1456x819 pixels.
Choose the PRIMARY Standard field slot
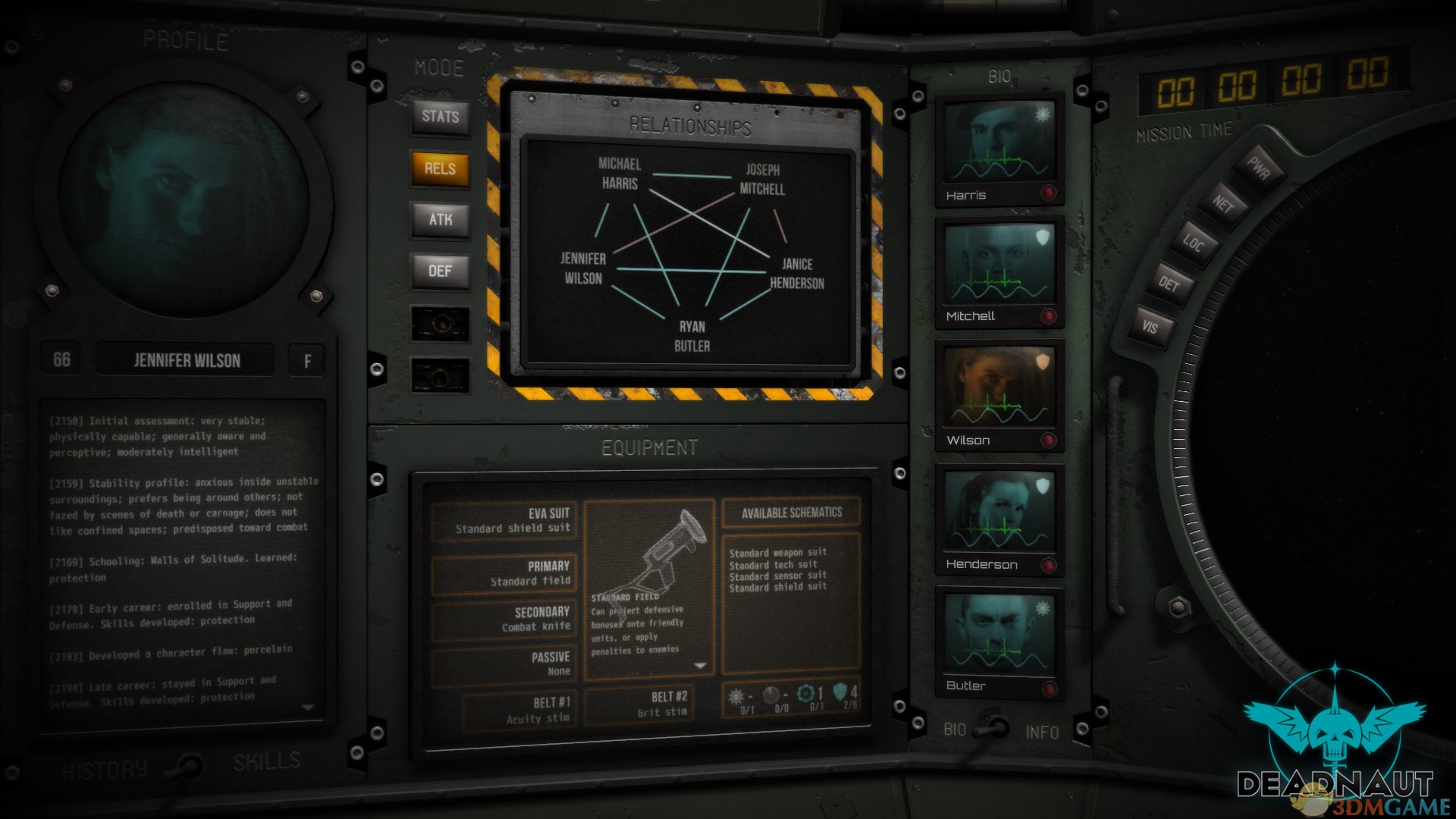506,573
